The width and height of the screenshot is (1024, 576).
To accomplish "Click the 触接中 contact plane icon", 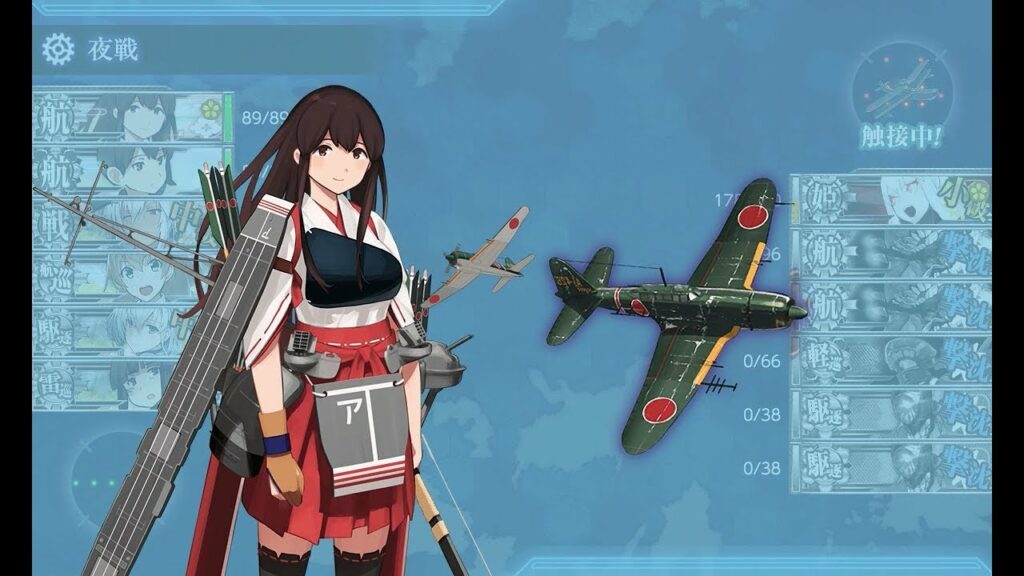I will coord(902,93).
